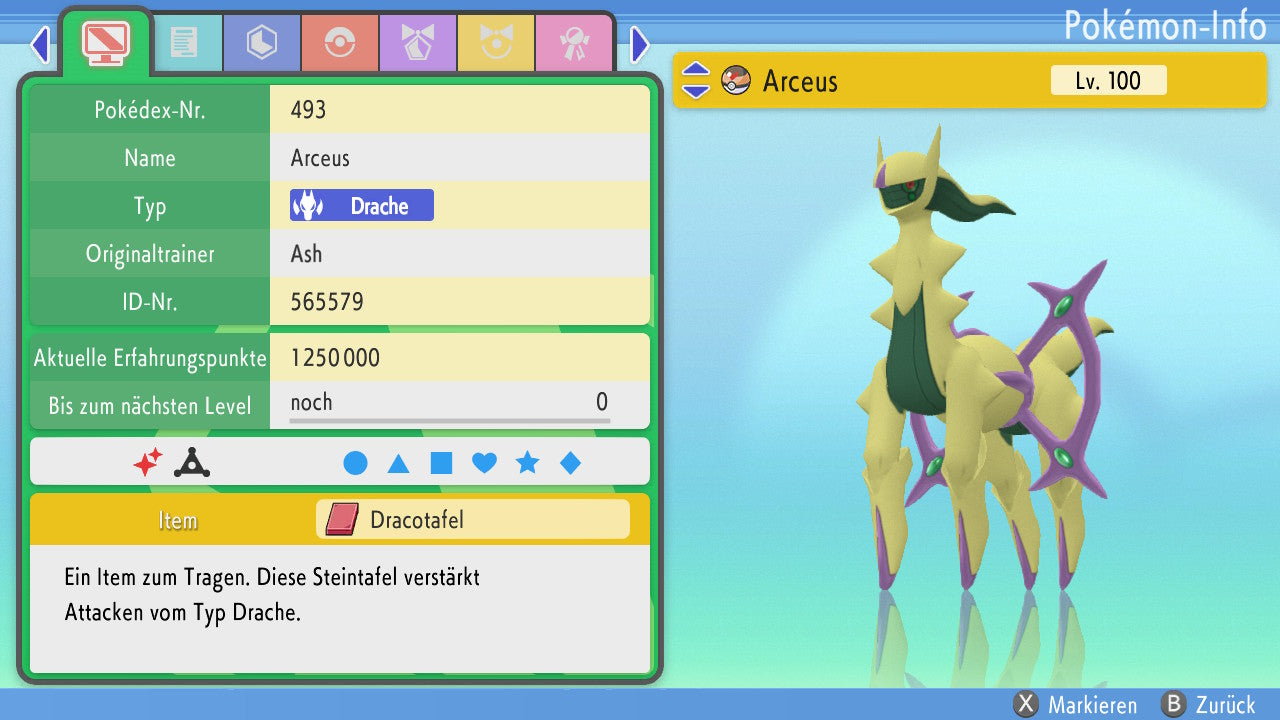This screenshot has height=720, width=1280.
Task: Click the left page arrow beside the tabs
Action: click(x=40, y=45)
